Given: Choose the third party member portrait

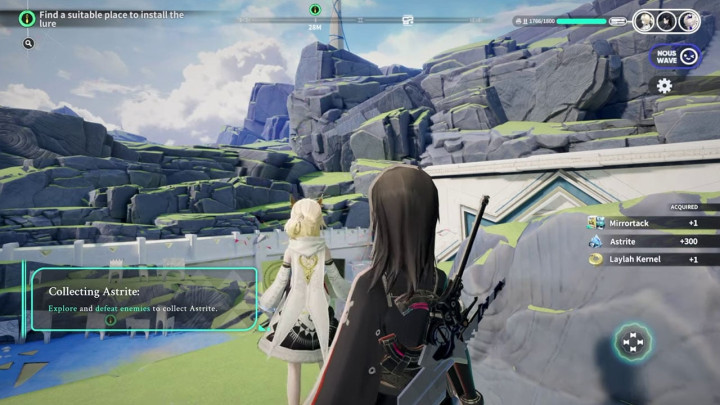Looking at the screenshot, I should coord(689,21).
